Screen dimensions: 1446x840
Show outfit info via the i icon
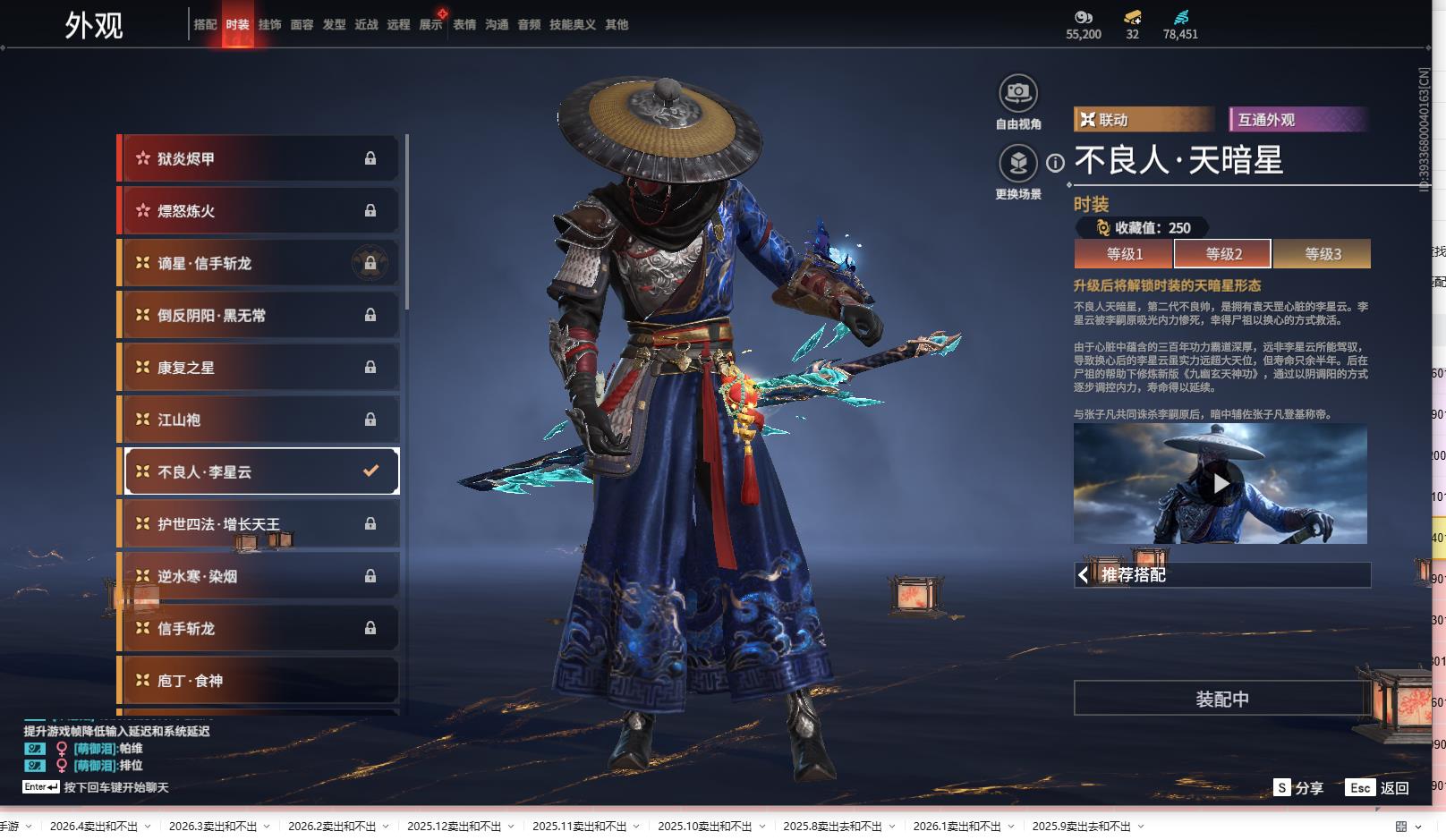(x=1056, y=163)
